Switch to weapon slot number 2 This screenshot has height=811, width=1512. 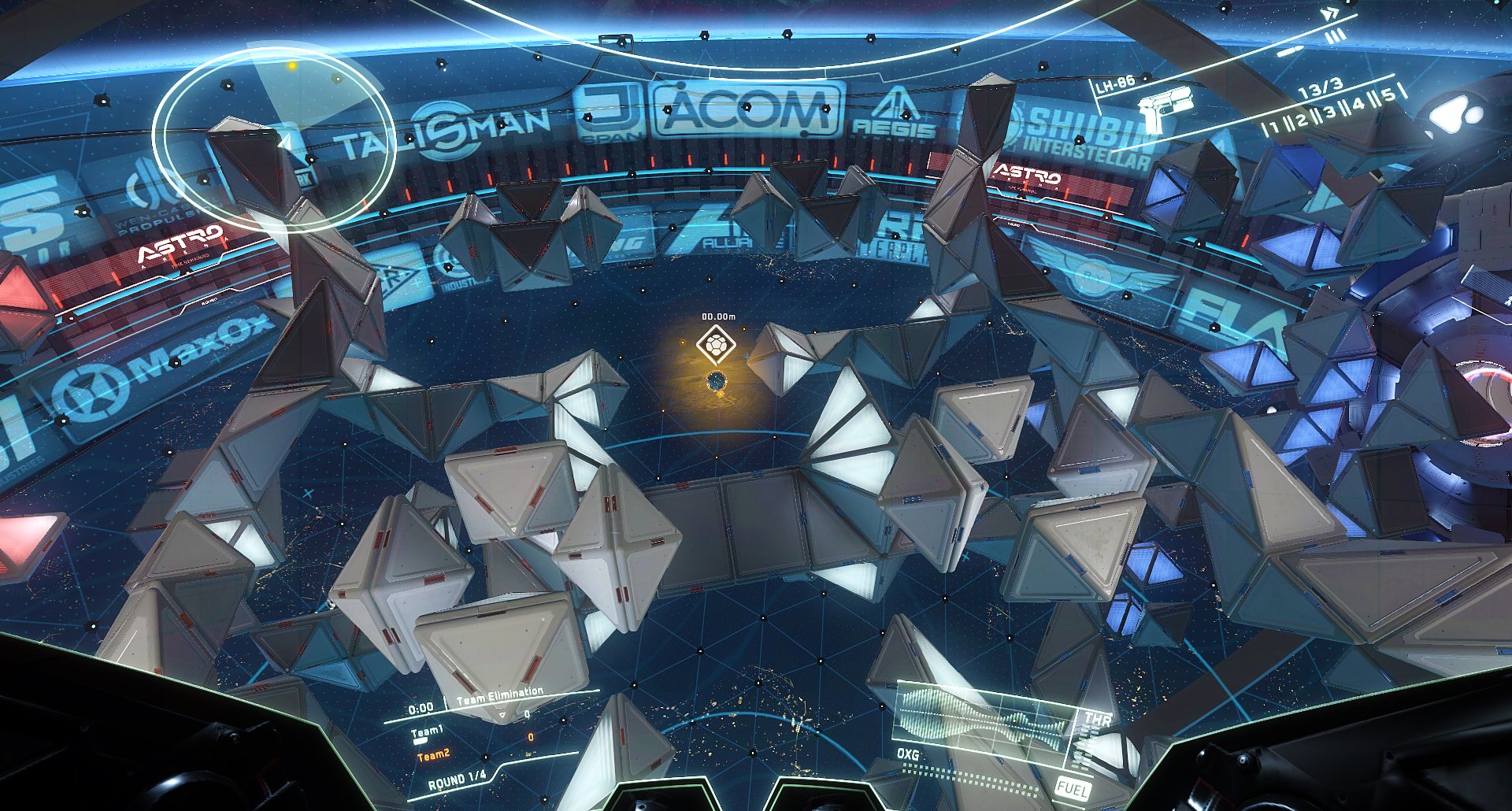(1301, 118)
